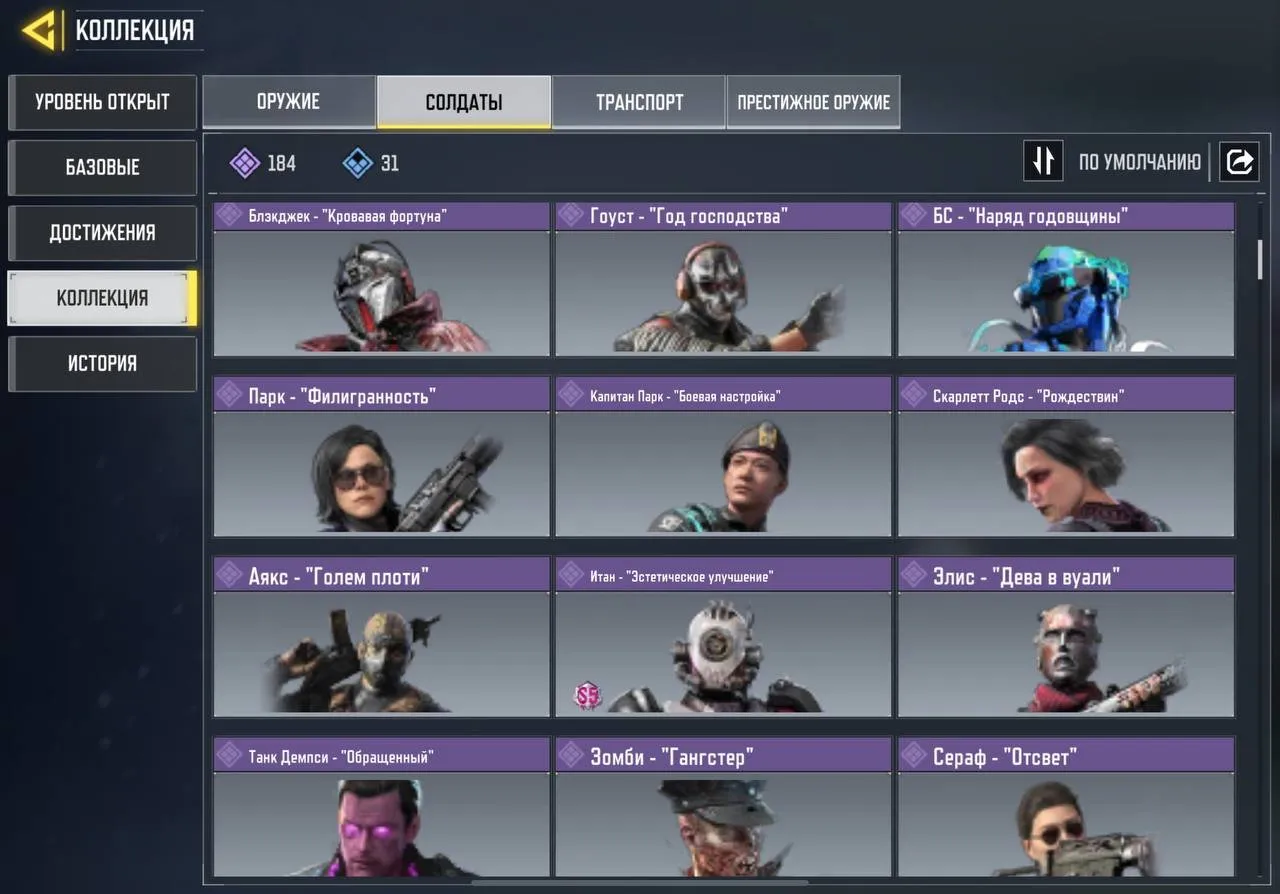This screenshot has height=894, width=1280.
Task: Enable the ДОСТИЖЕНИЯ filter
Action: tap(100, 232)
